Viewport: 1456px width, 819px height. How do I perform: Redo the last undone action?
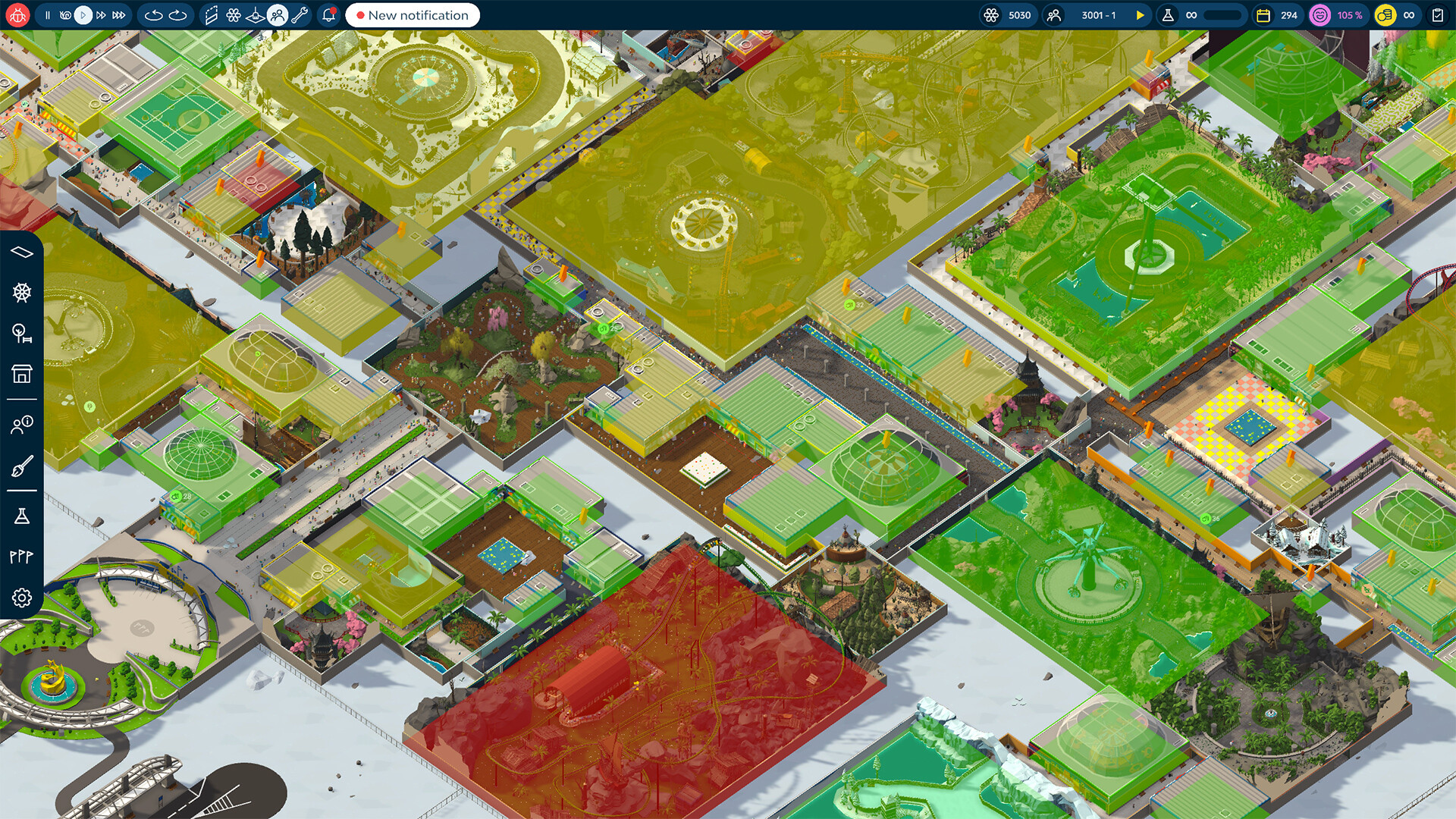coord(178,15)
